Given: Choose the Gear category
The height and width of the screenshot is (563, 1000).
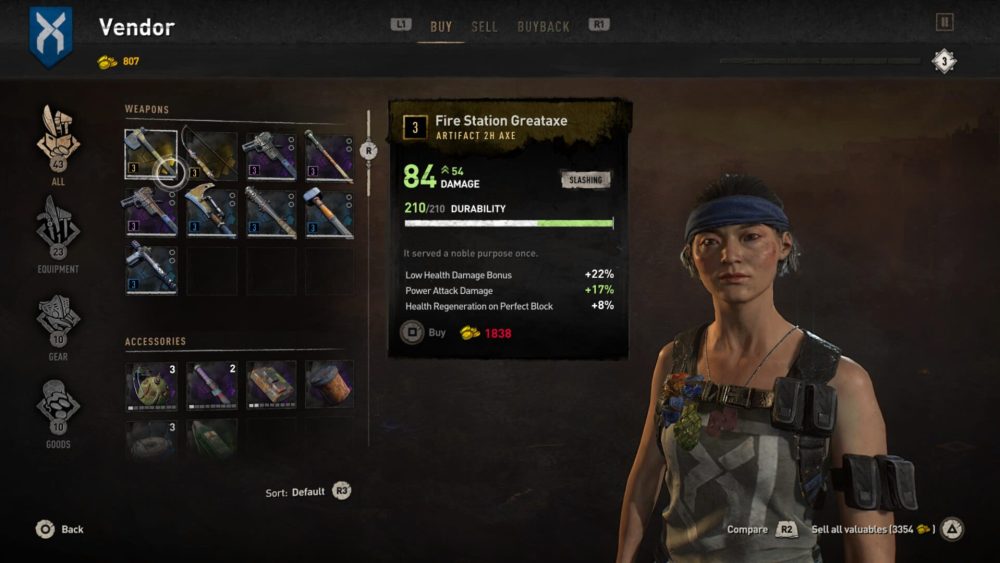Looking at the screenshot, I should (58, 320).
